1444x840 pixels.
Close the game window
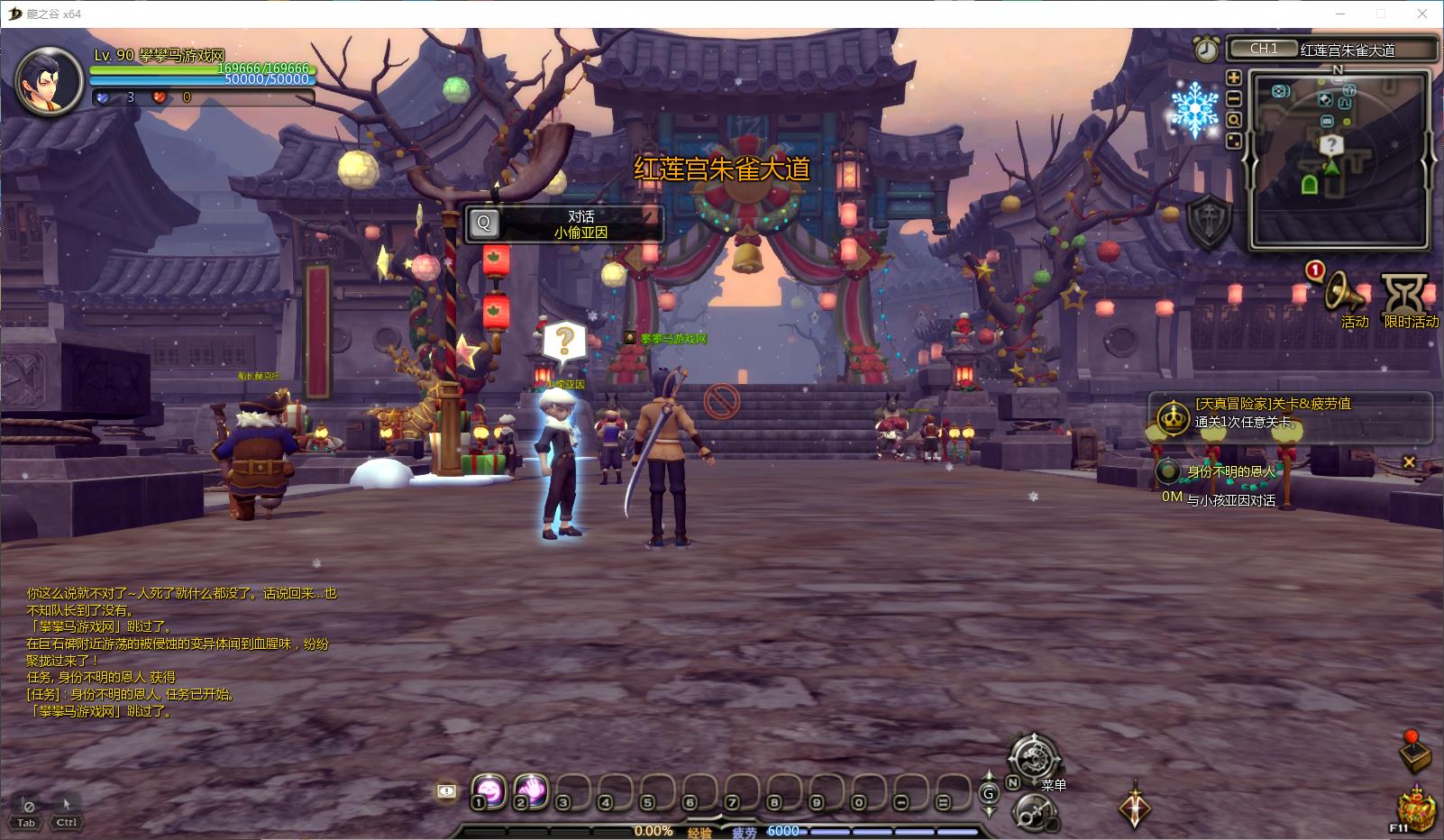pos(1423,14)
